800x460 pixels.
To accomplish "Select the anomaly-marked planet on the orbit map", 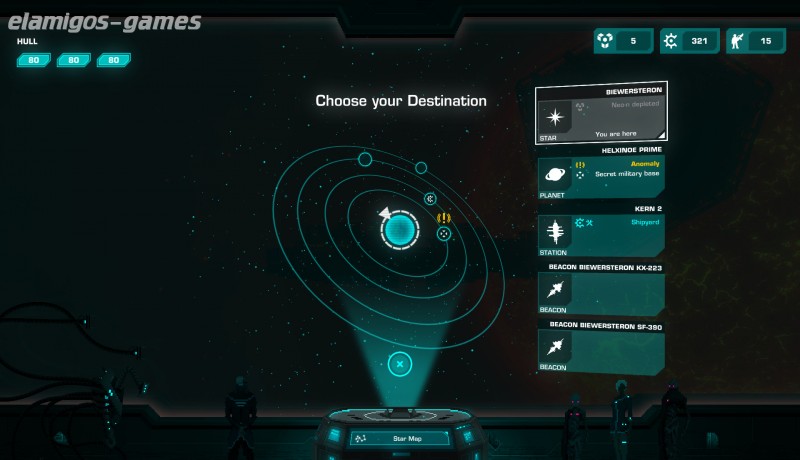I will pyautogui.click(x=444, y=233).
